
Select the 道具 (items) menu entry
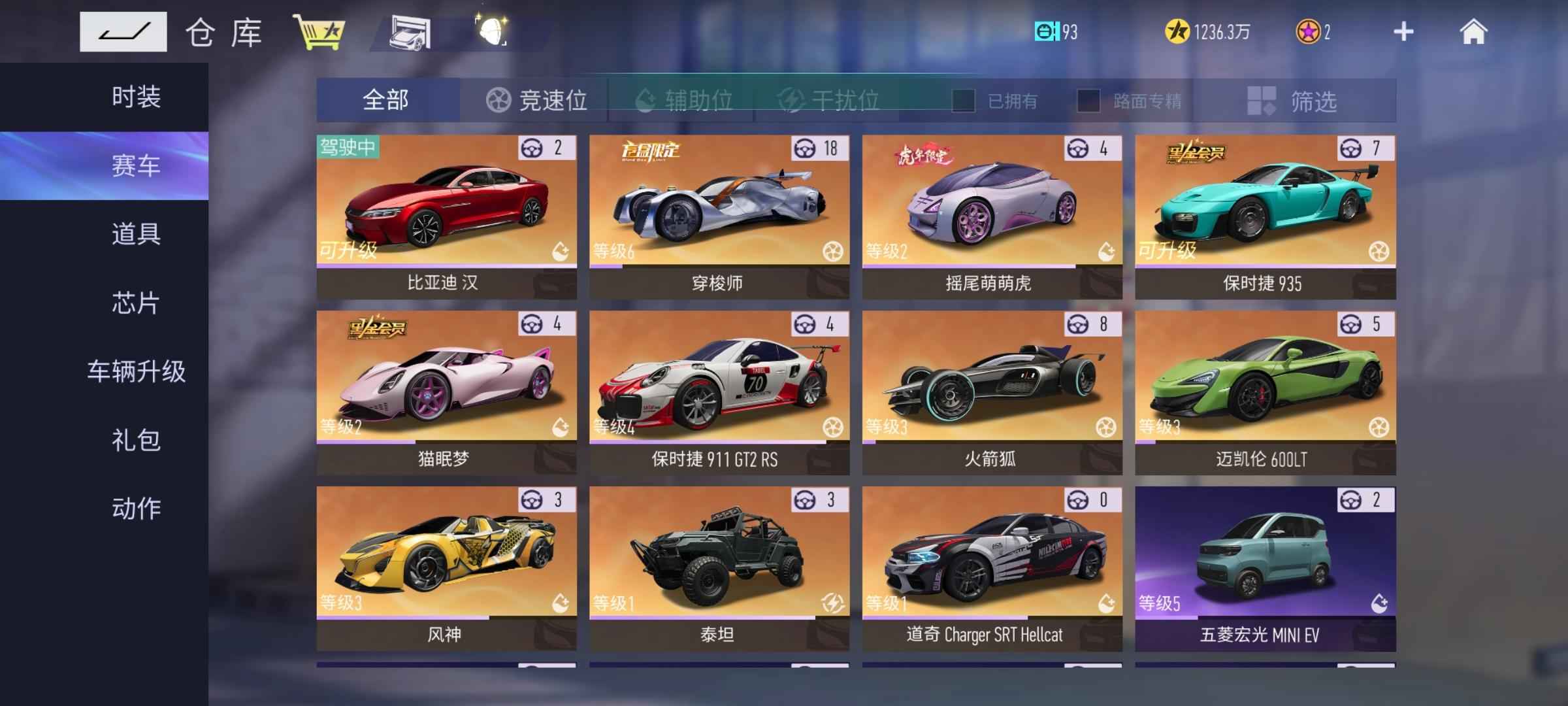pos(136,234)
